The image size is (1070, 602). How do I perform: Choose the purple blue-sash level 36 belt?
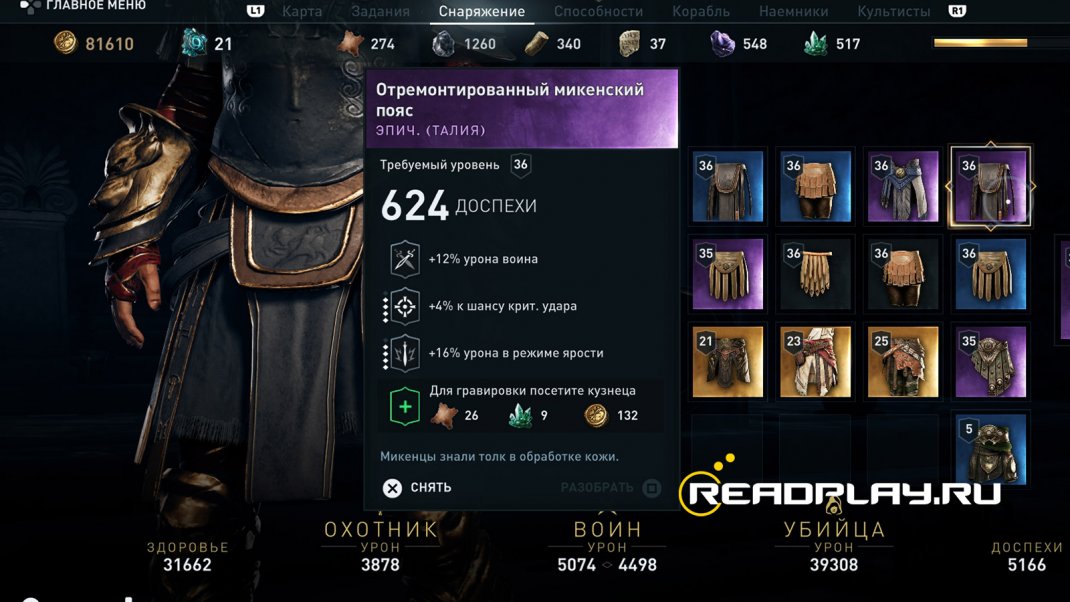(x=902, y=187)
